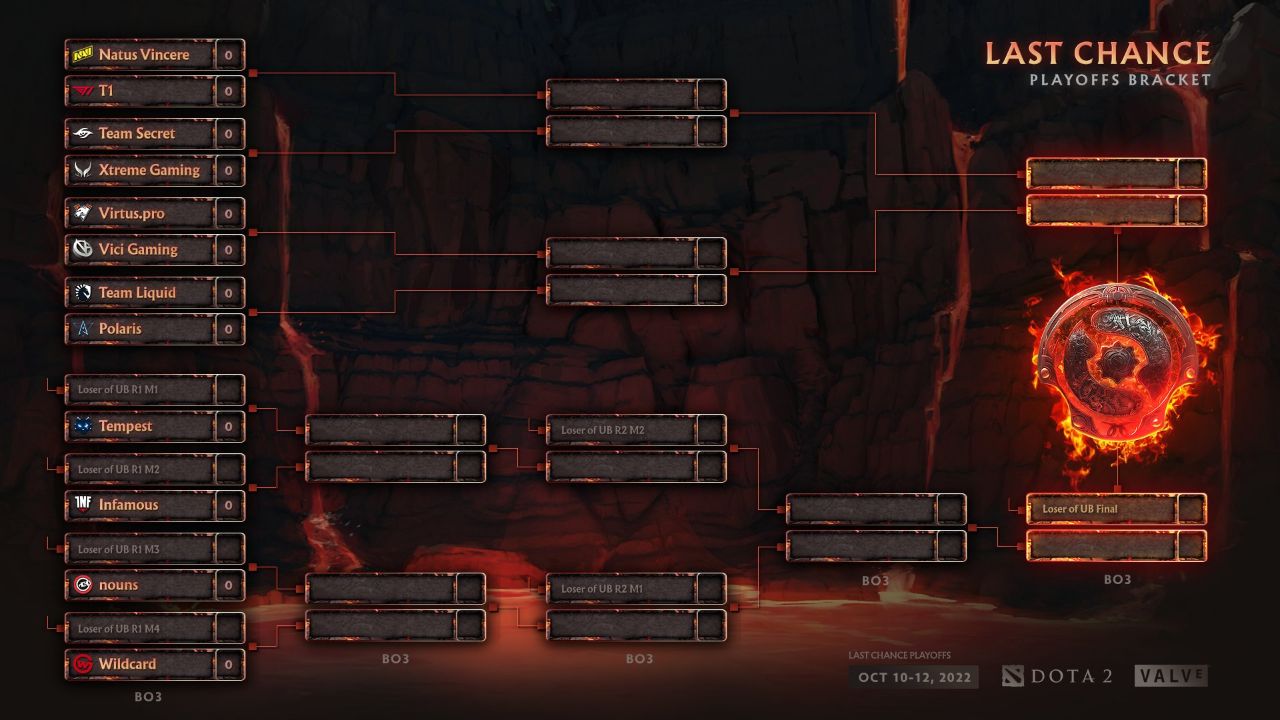
Task: Select Xtreme Gaming in the bracket
Action: point(142,170)
